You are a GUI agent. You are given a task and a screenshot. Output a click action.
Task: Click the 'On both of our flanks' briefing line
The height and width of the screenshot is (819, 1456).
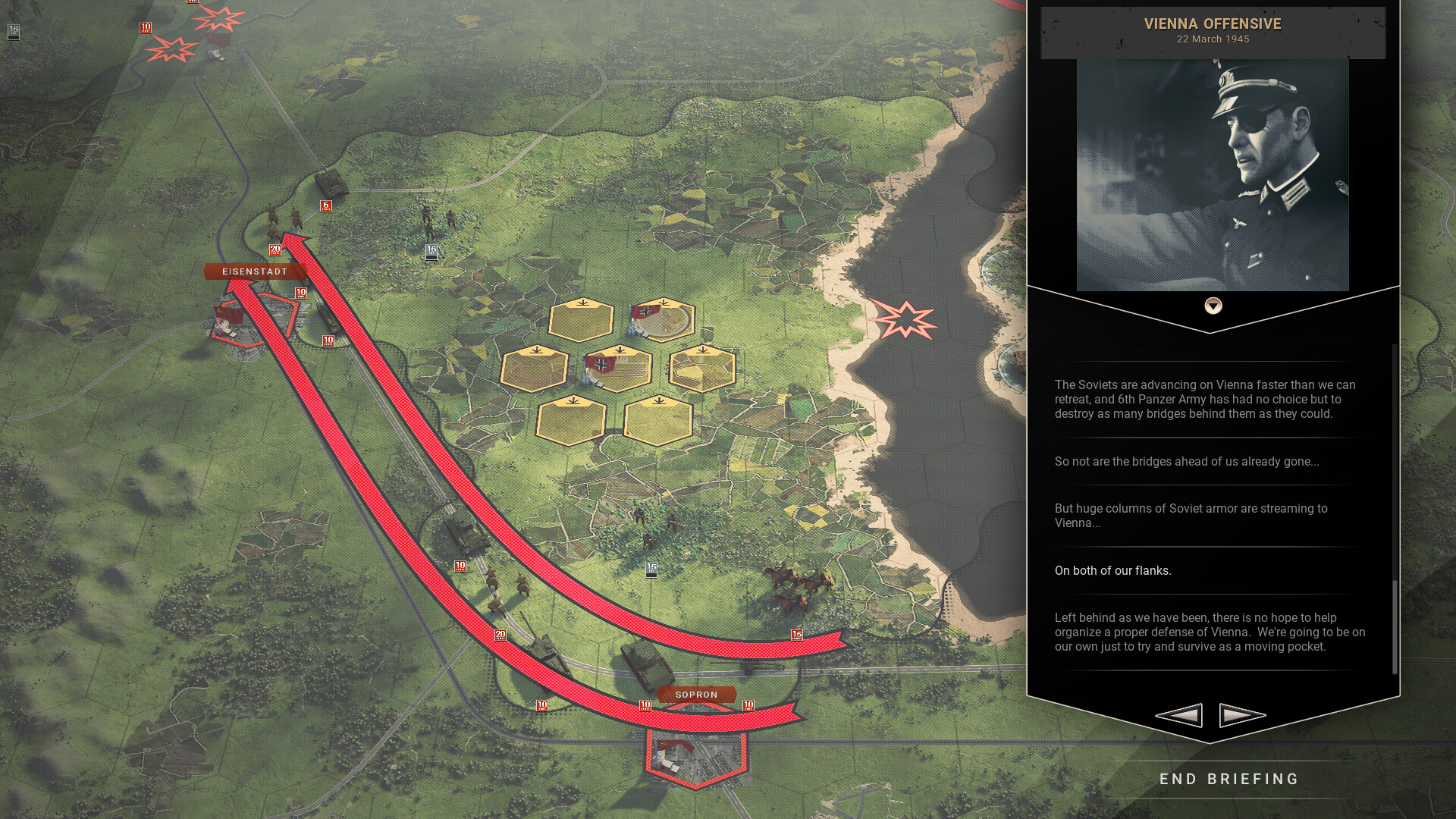(1113, 571)
